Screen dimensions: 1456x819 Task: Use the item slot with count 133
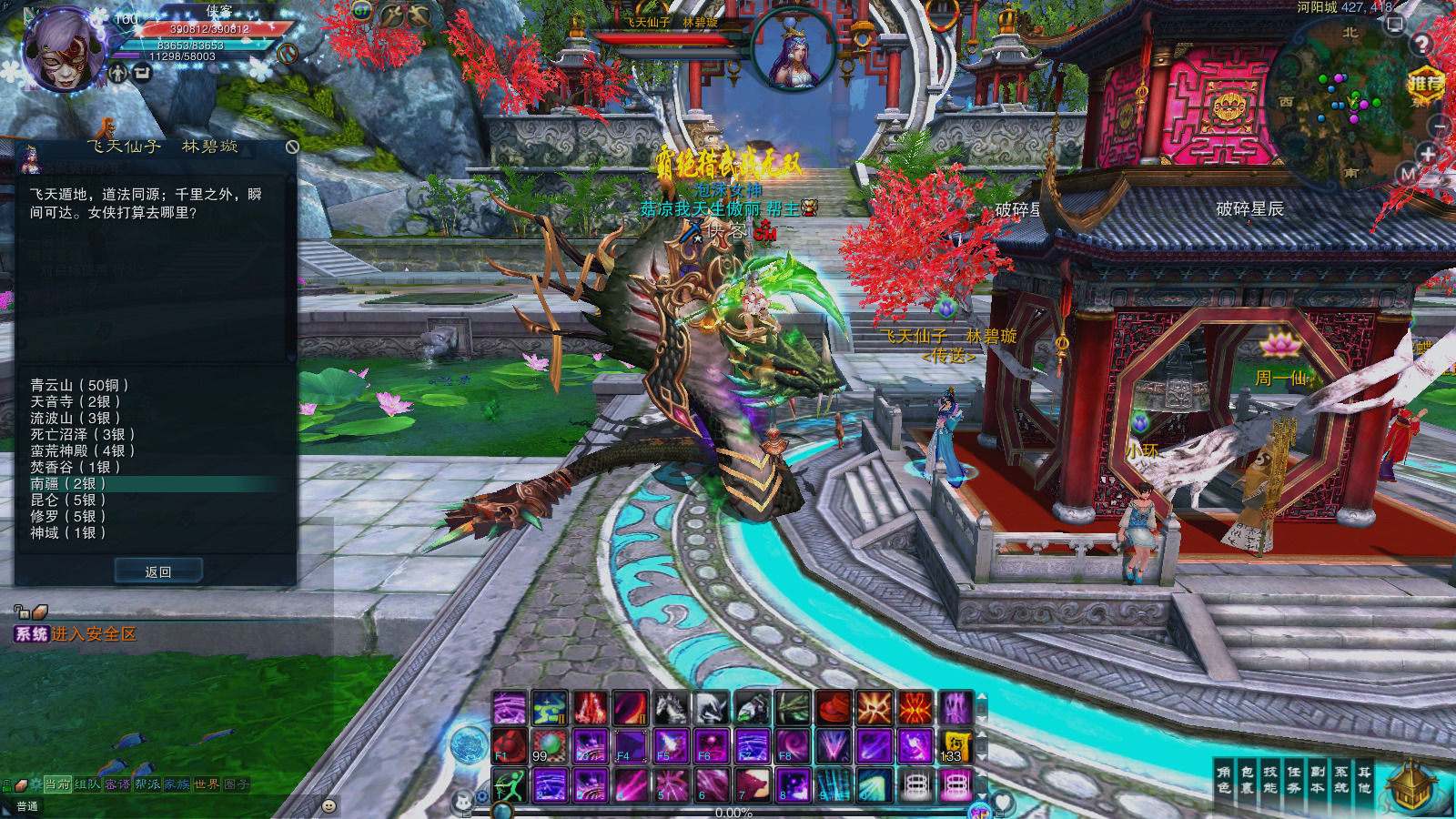pos(955,746)
